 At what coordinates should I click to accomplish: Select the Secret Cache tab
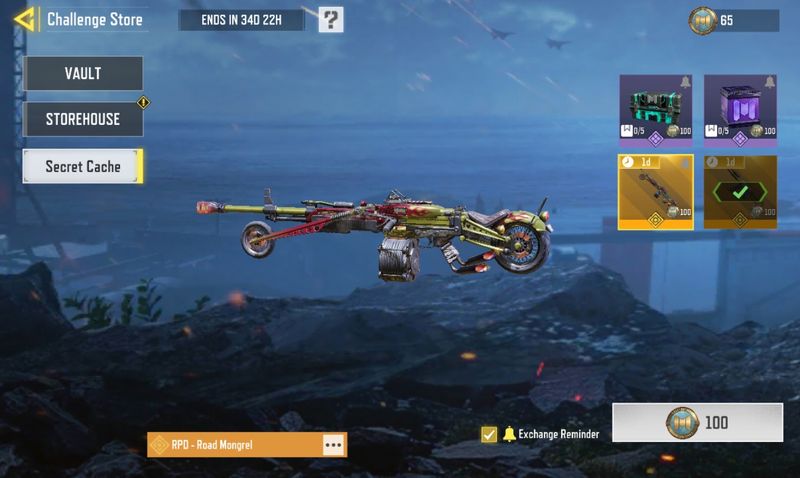click(83, 167)
